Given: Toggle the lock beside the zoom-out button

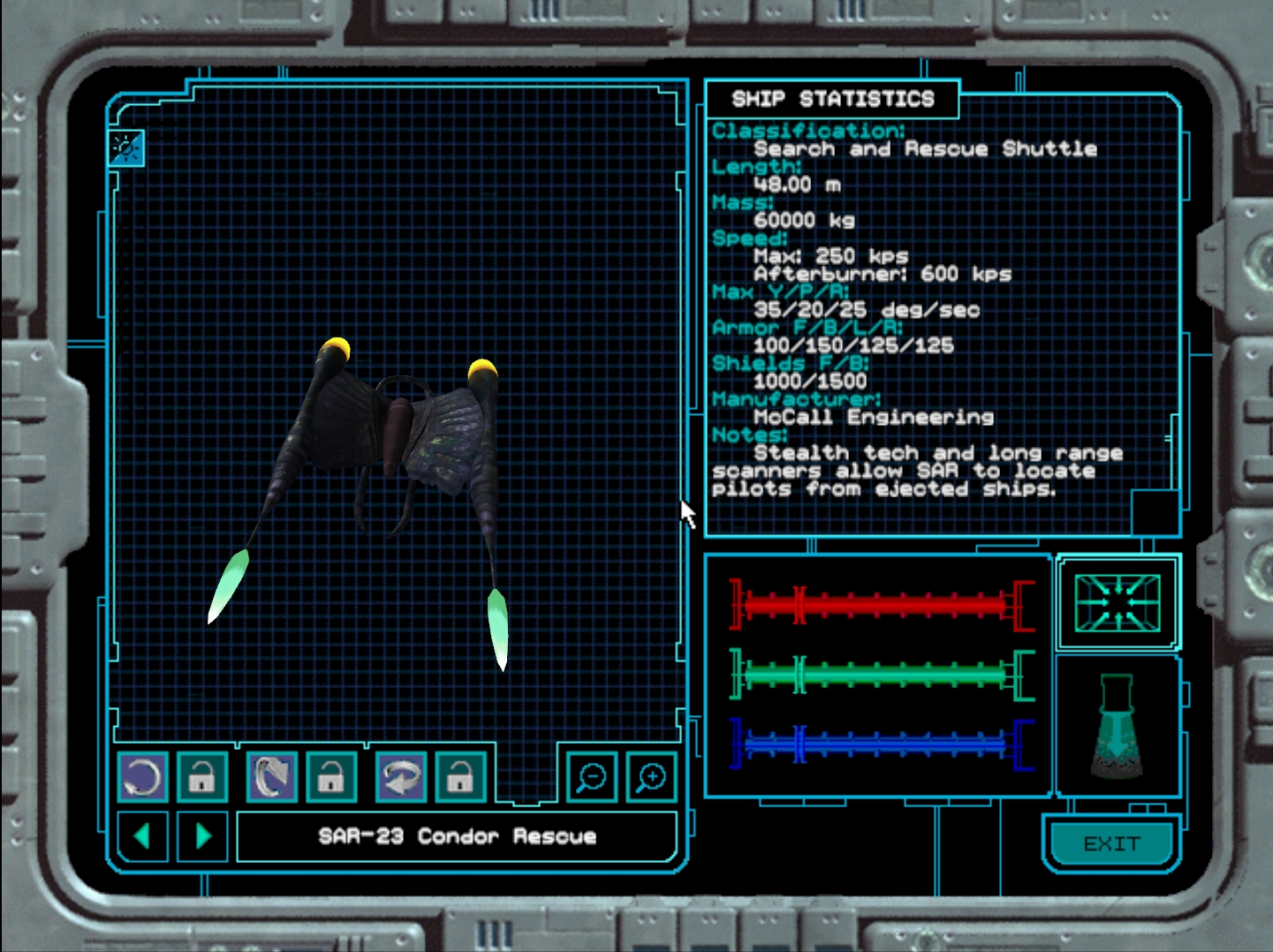Looking at the screenshot, I should [x=460, y=777].
